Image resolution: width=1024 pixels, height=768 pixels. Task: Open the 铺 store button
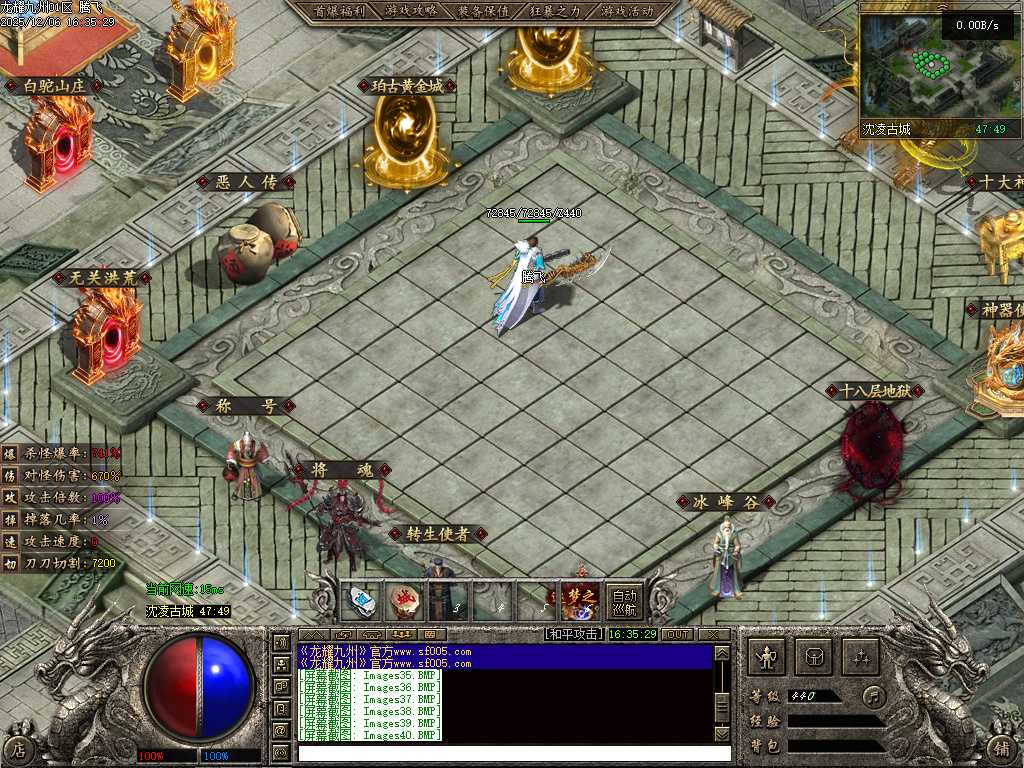click(x=1003, y=748)
